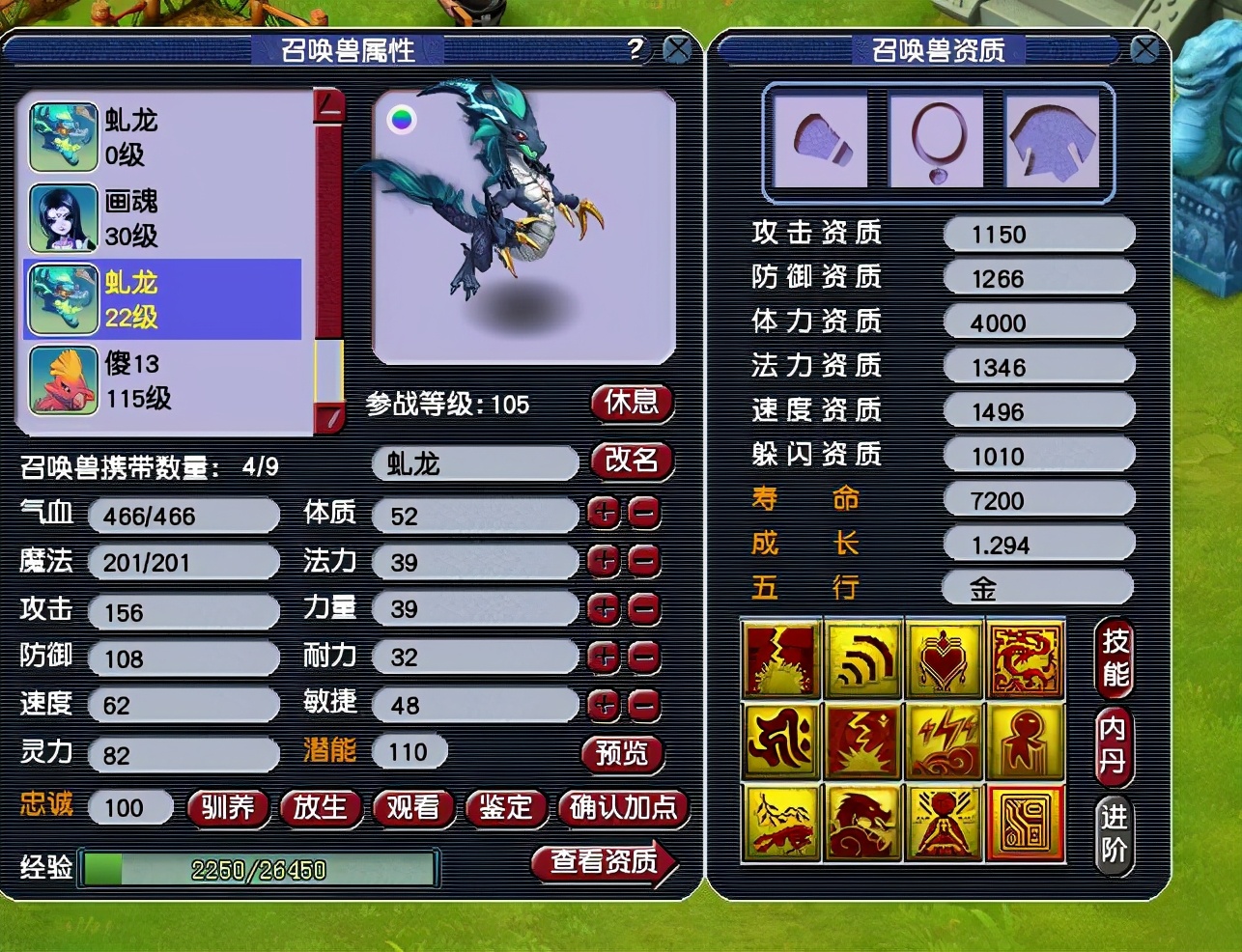Click the little red figure skill icon
Screen dimensions: 1242x952
coord(1026,742)
